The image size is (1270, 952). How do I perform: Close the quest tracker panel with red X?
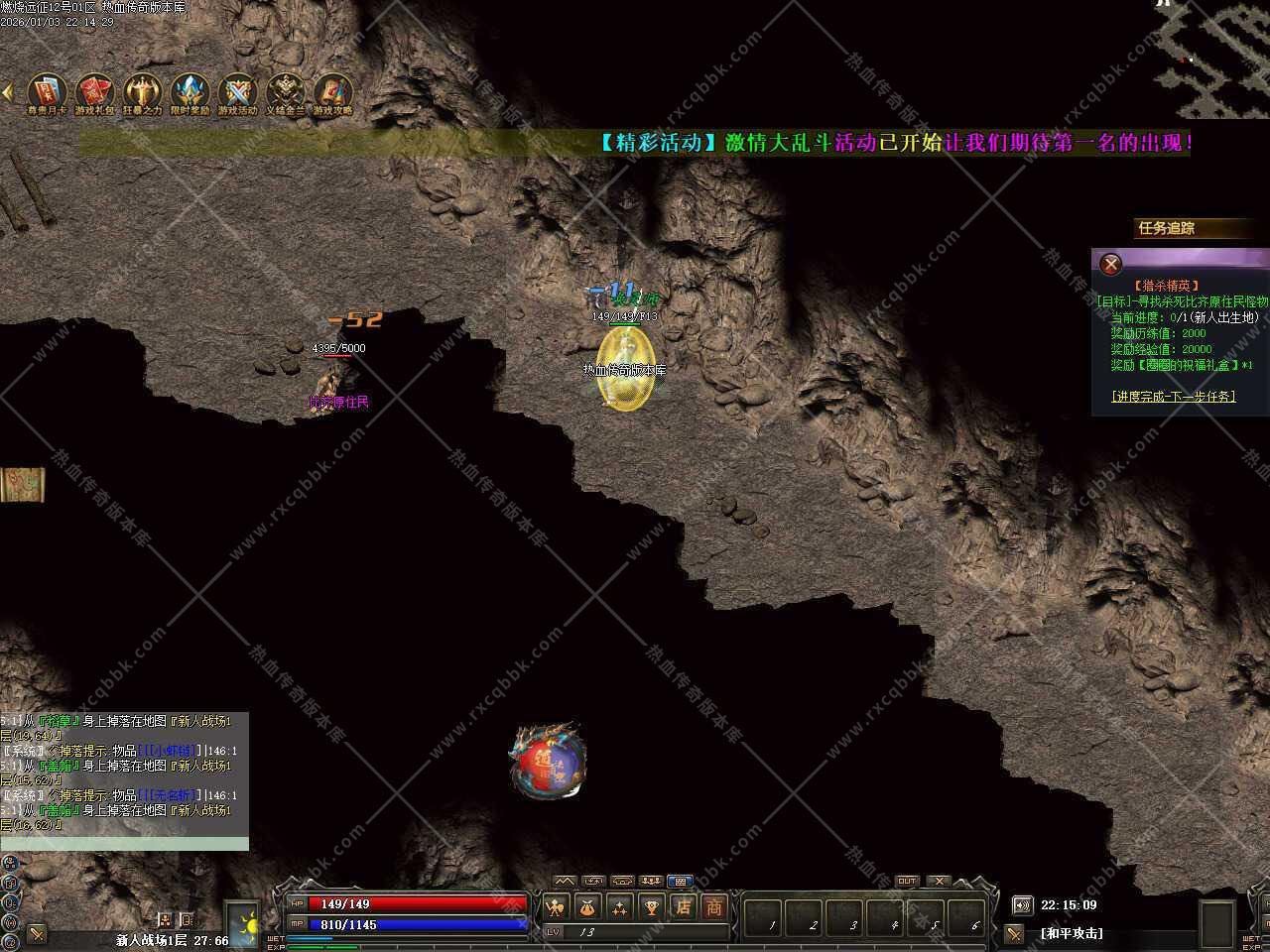pyautogui.click(x=1111, y=264)
